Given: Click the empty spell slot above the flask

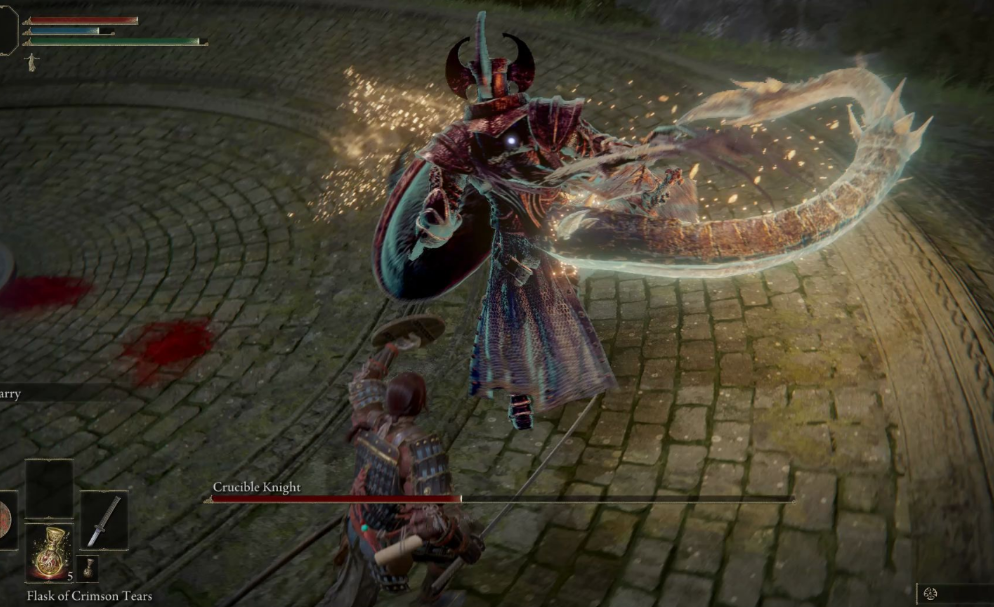Looking at the screenshot, I should pyautogui.click(x=49, y=489).
